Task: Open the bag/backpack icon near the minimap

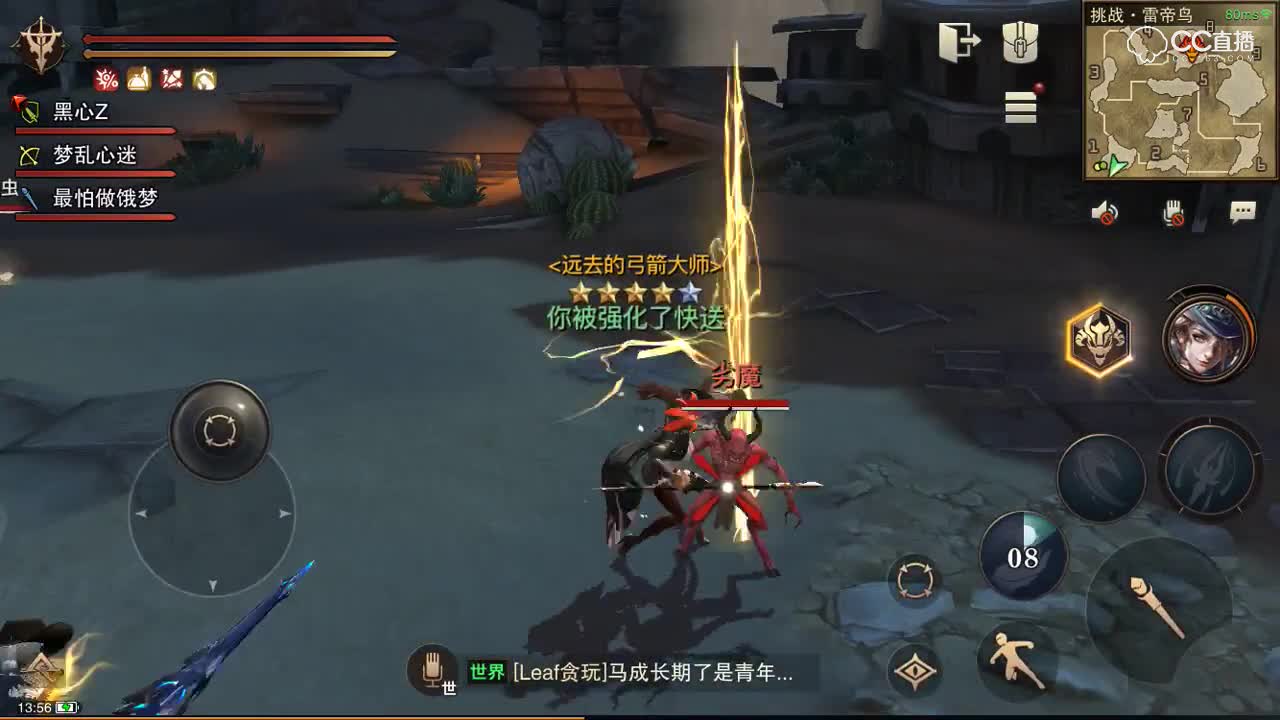Action: point(1021,40)
